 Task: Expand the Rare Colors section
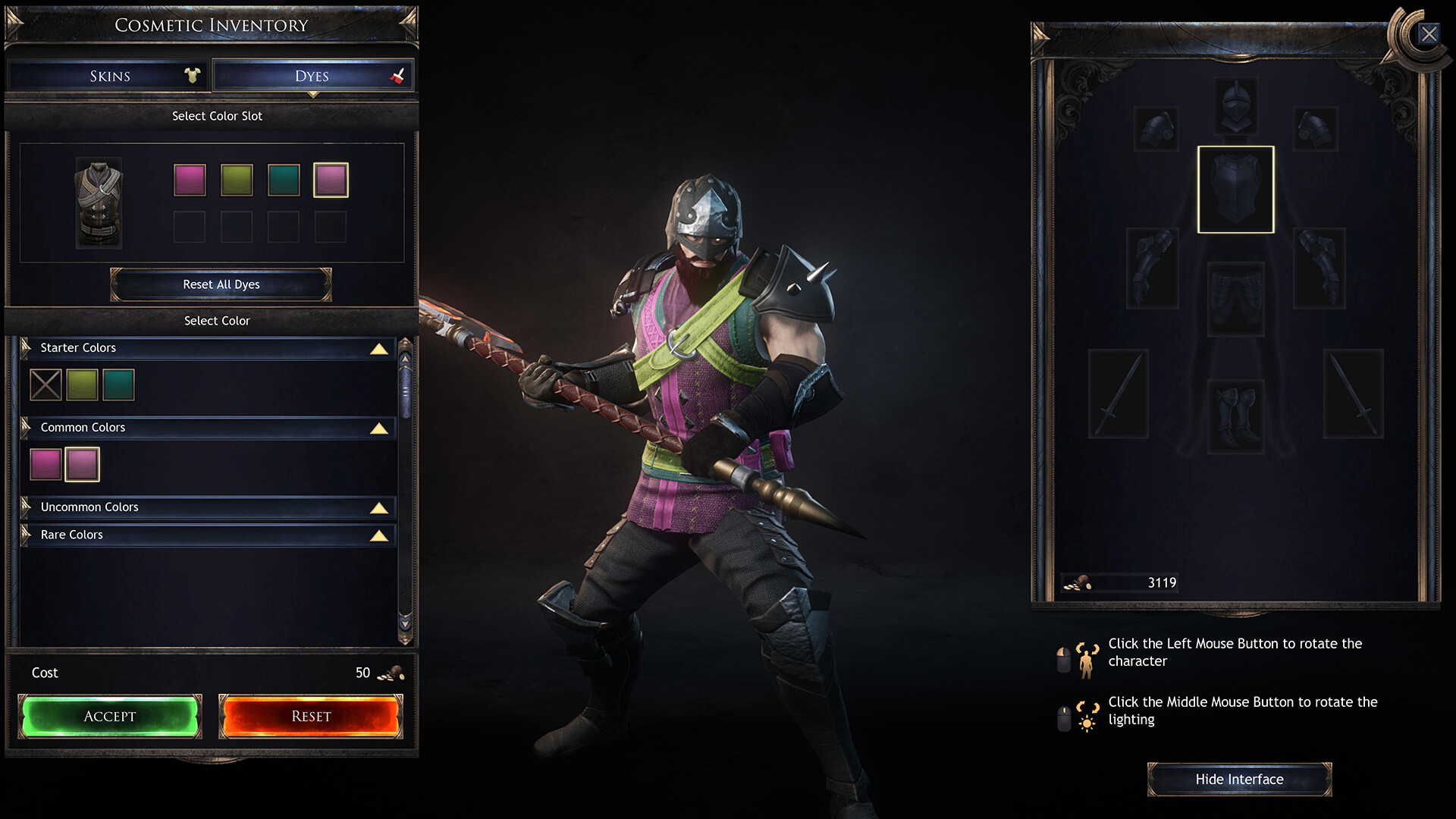[x=378, y=536]
